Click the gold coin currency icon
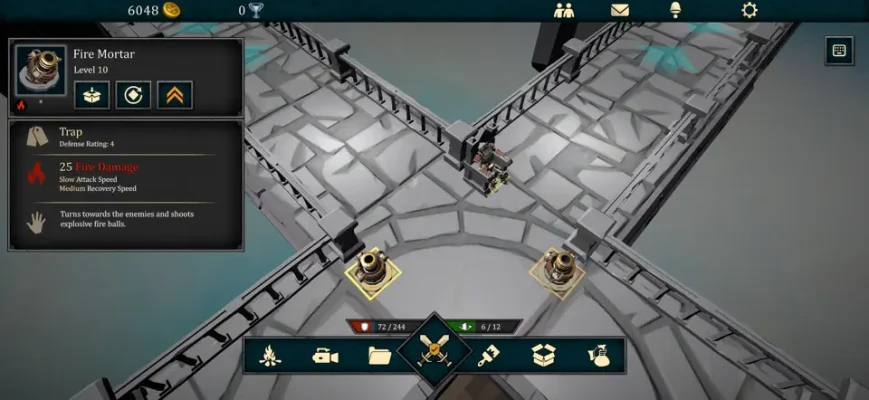869x400 pixels. (x=172, y=10)
